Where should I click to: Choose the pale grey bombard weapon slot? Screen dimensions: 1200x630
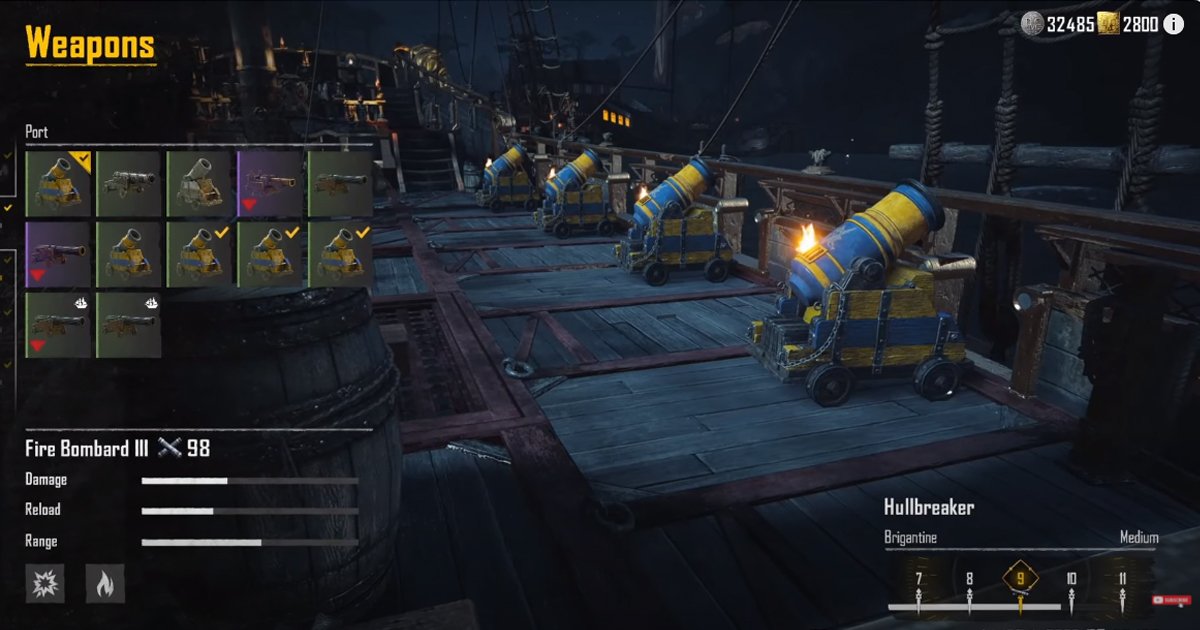pos(200,183)
